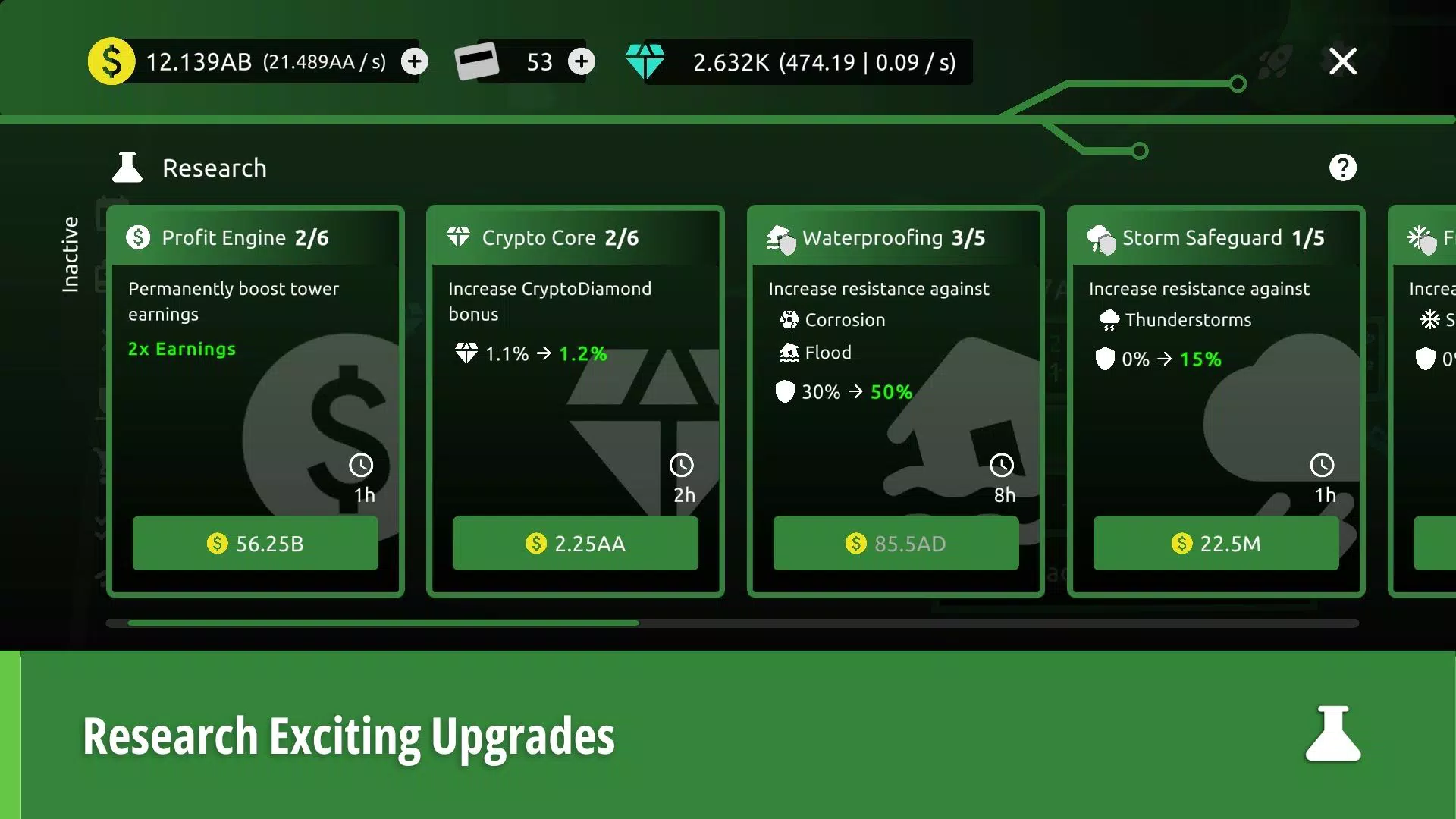Purchase Crypto Core upgrade for 2.25AA
The height and width of the screenshot is (819, 1456).
(x=575, y=543)
